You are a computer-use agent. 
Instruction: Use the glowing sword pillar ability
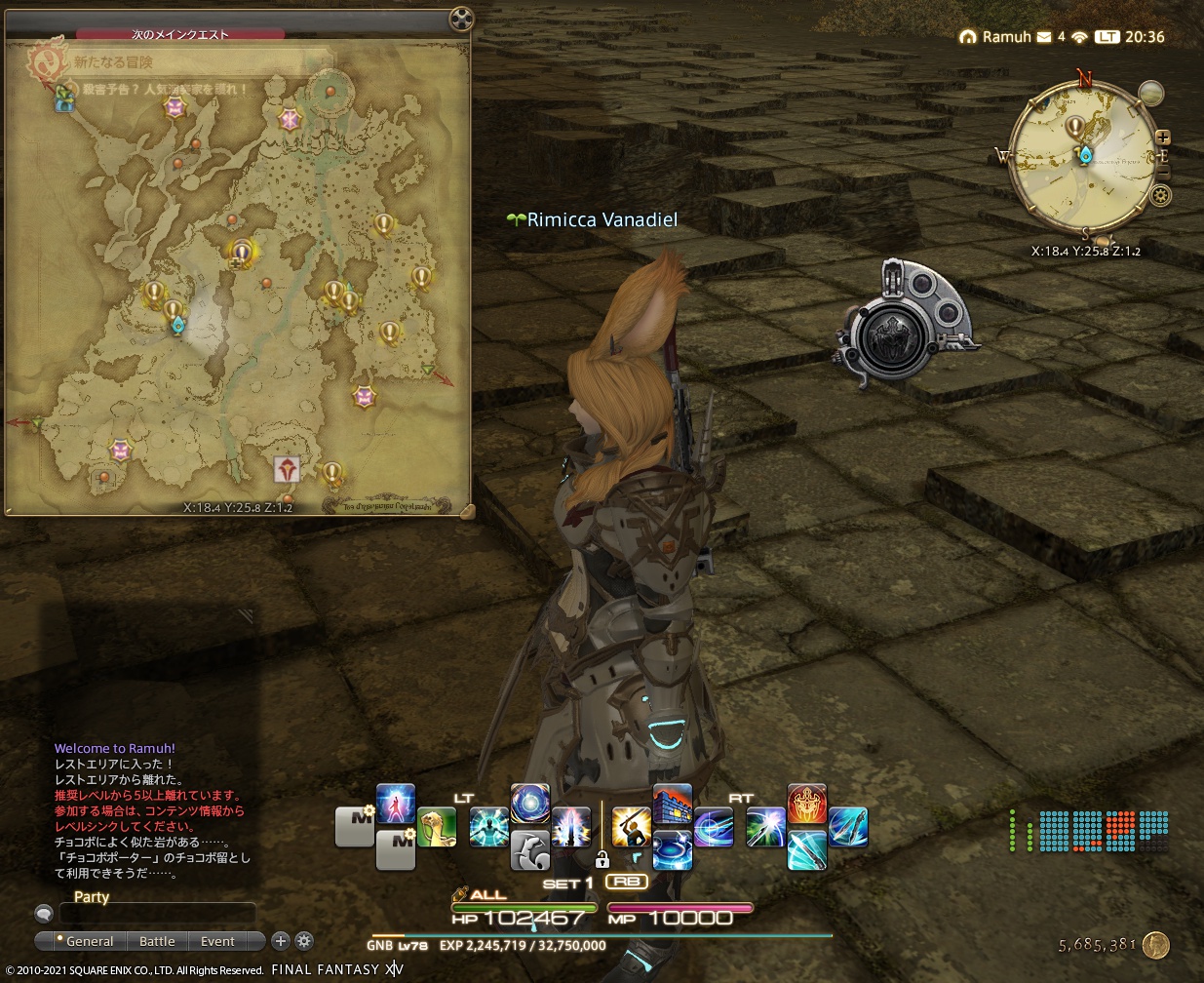click(571, 827)
